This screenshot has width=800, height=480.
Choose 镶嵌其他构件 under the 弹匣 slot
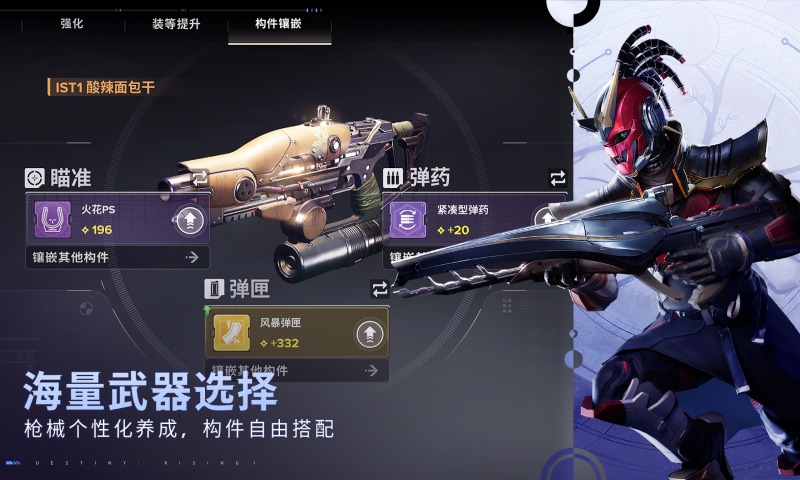[296, 371]
